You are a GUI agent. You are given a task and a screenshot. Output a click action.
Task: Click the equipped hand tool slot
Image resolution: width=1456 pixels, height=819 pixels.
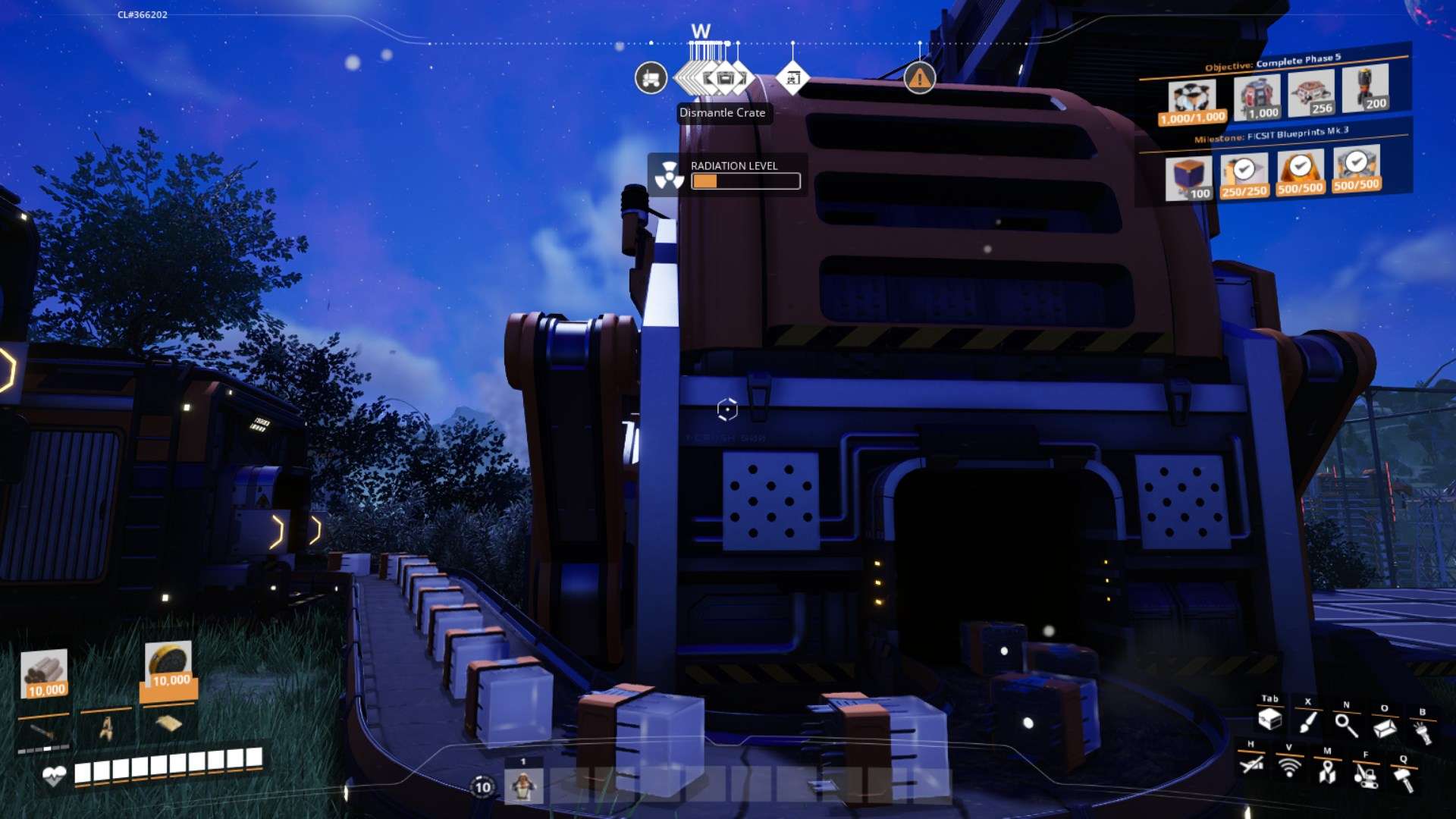point(42,731)
